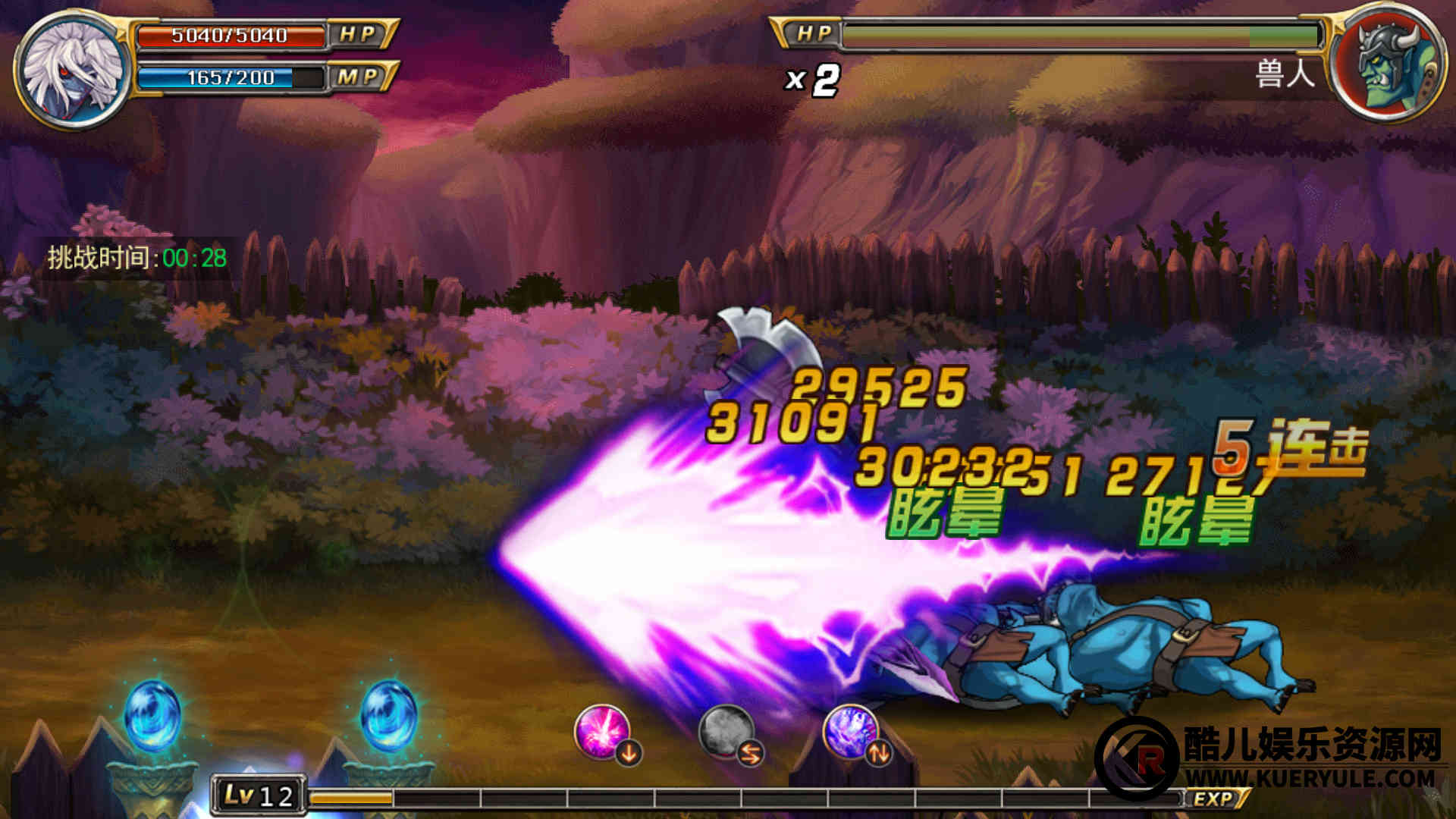Select the orc enemy portrait
The width and height of the screenshot is (1456, 819).
(1387, 64)
